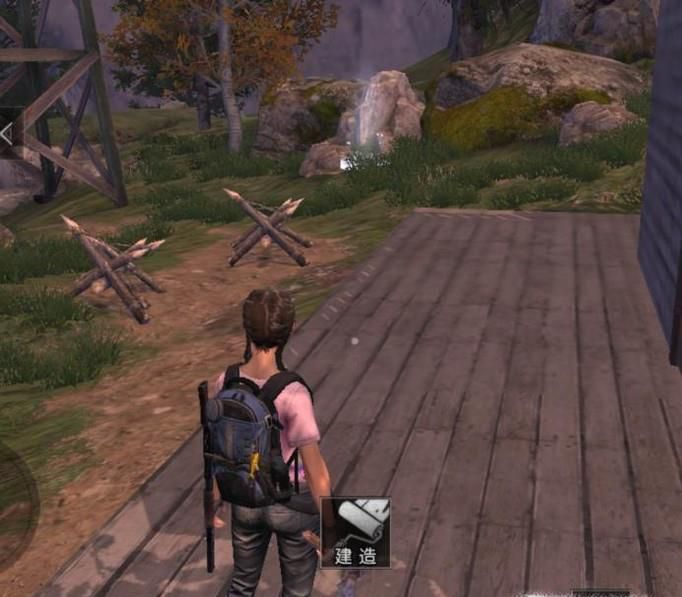
Task: Expand the left-pointing arrow side panel
Action: pos(7,133)
